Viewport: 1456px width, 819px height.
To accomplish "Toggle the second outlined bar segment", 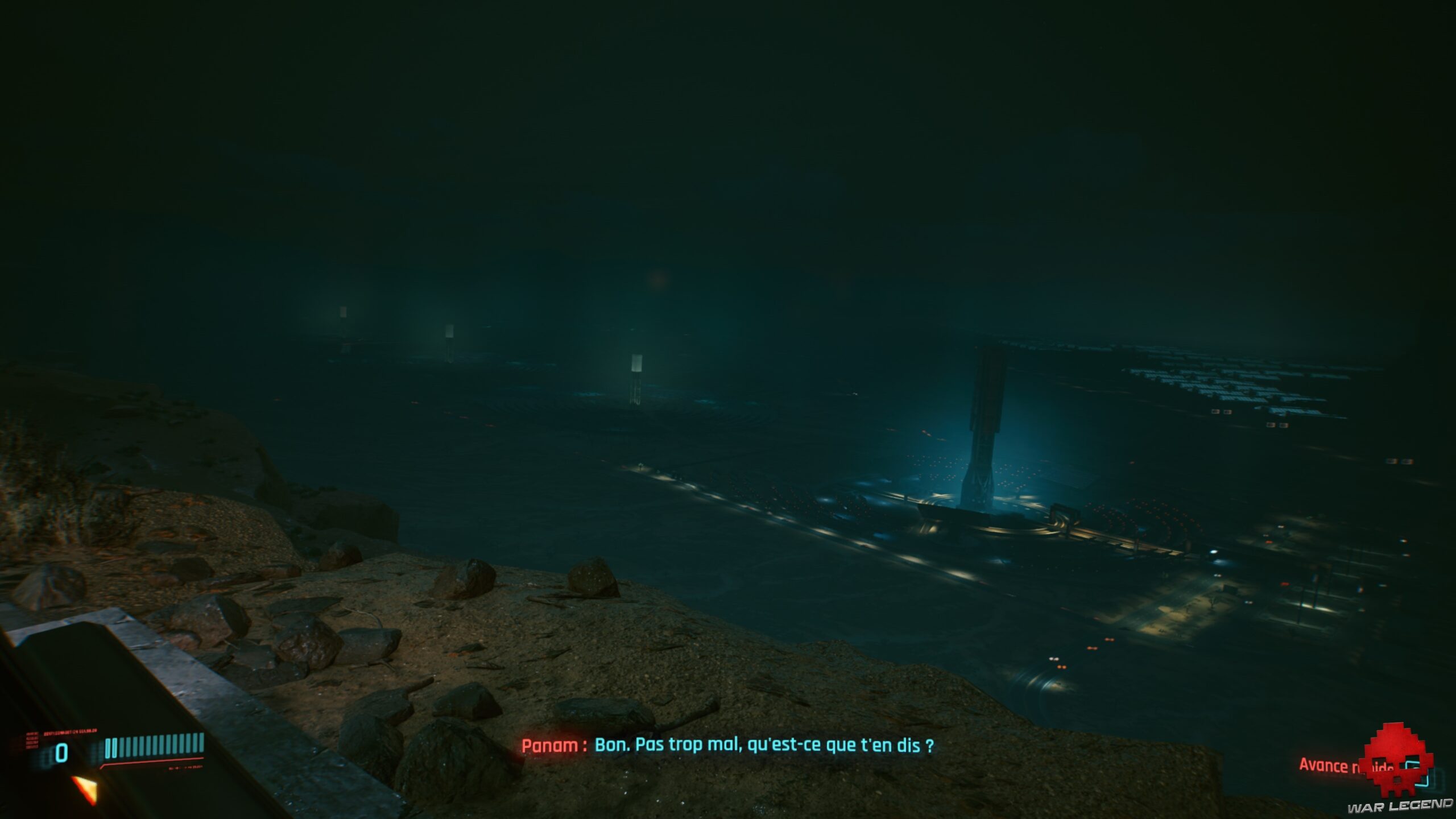I will tap(115, 748).
